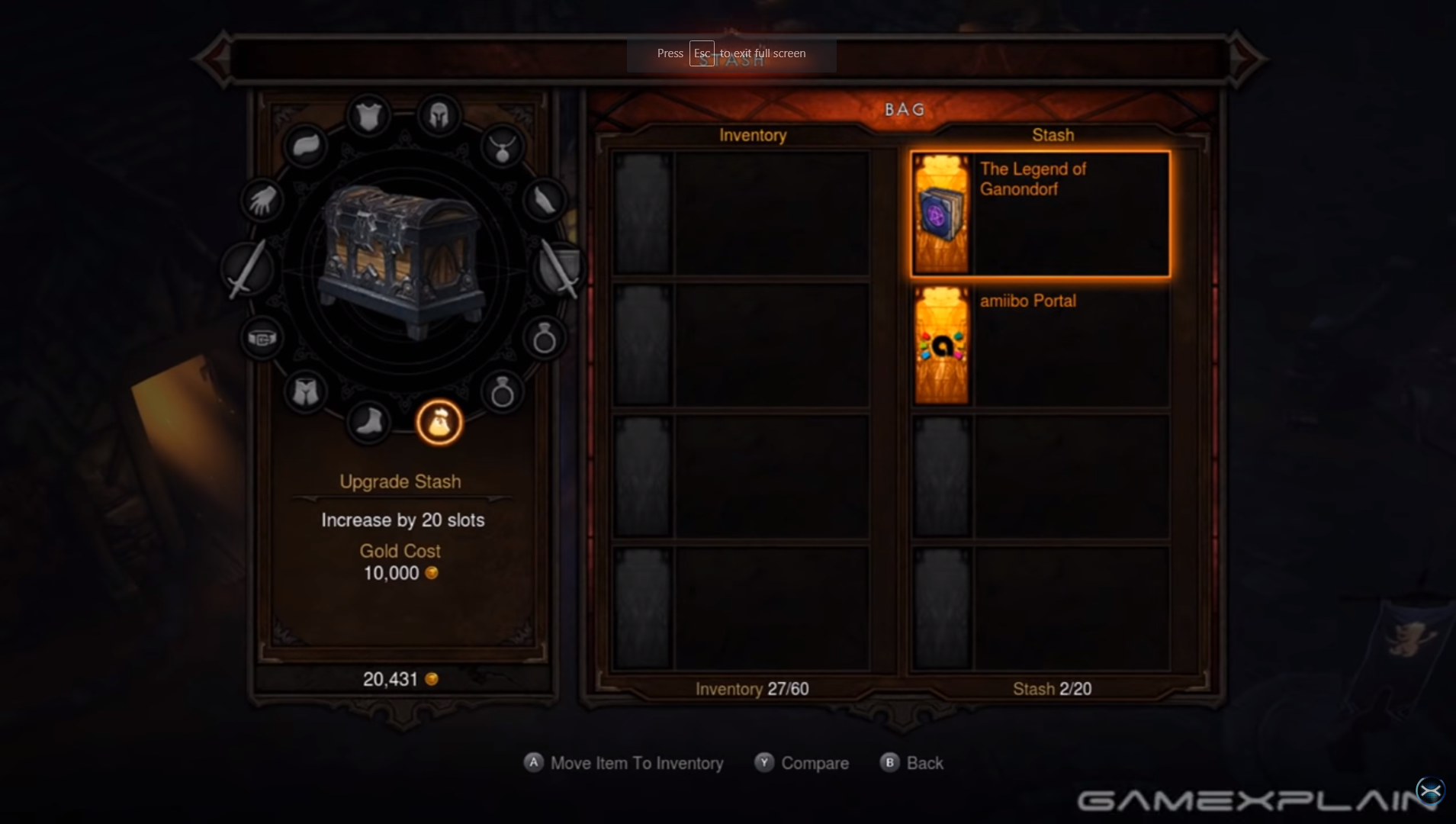
Task: Select the chest armor slot icon
Action: [368, 114]
